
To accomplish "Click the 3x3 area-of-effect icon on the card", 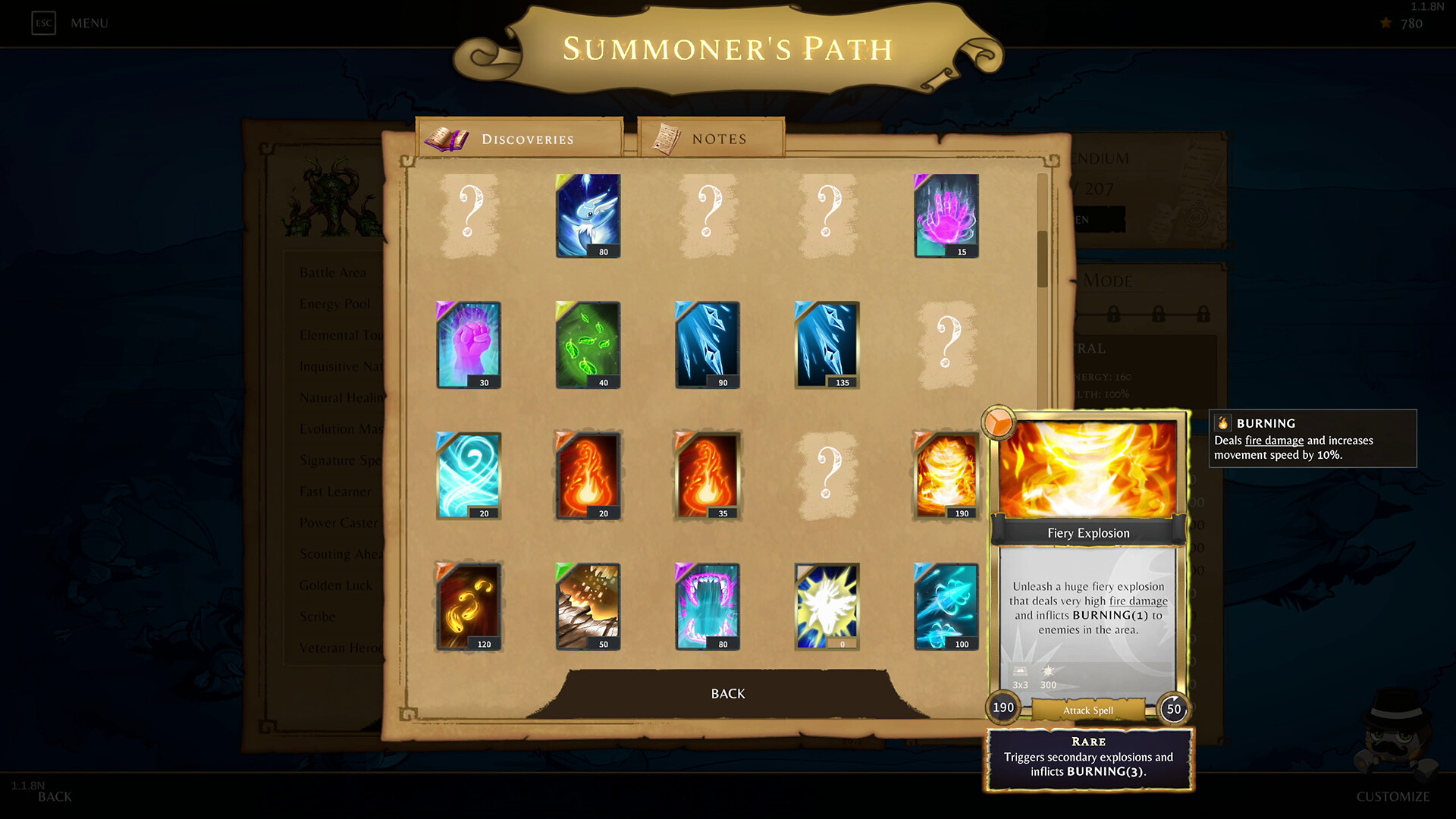I will click(1020, 671).
